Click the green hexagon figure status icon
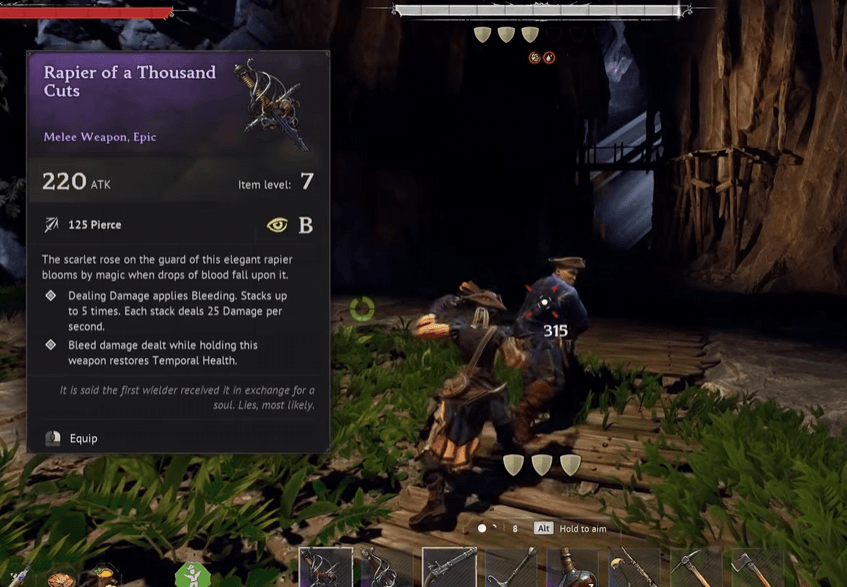This screenshot has height=587, width=847. click(192, 575)
